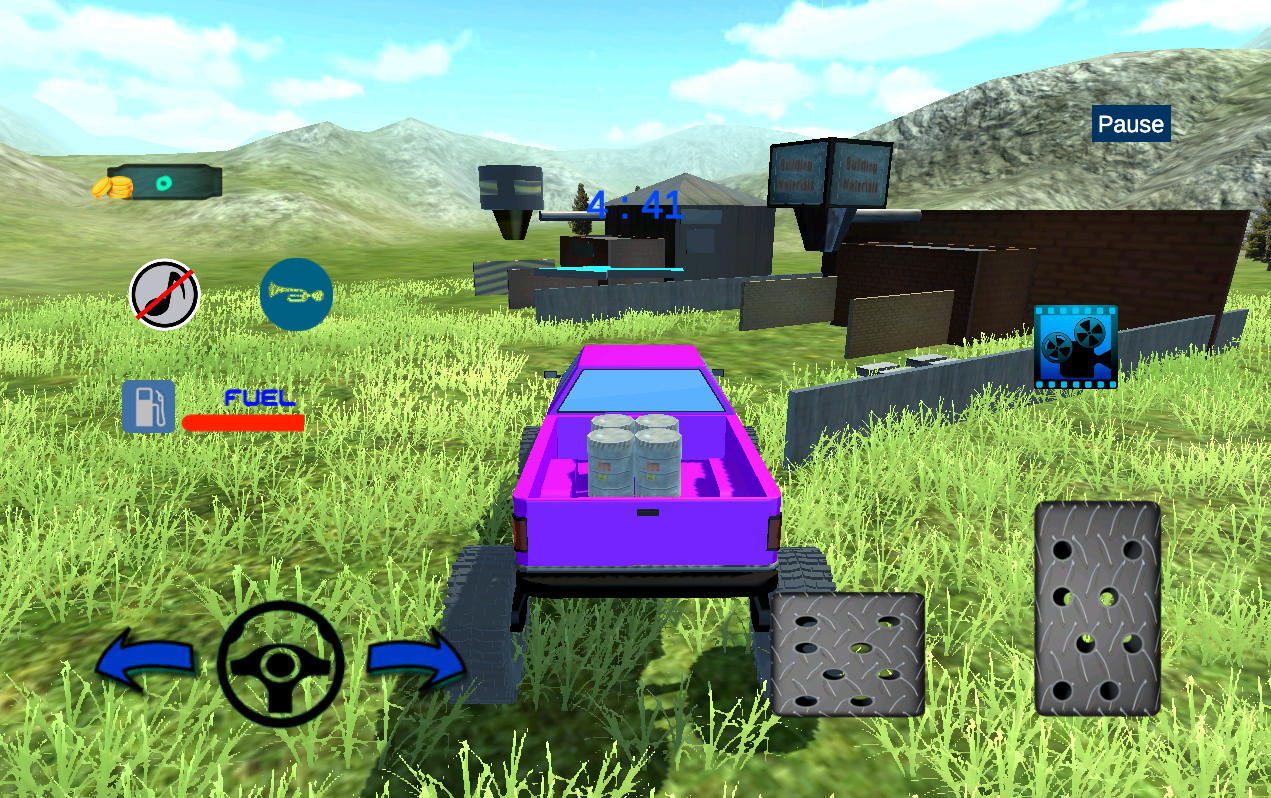This screenshot has width=1271, height=798.
Task: Steer right with the blue right arrow
Action: [415, 661]
